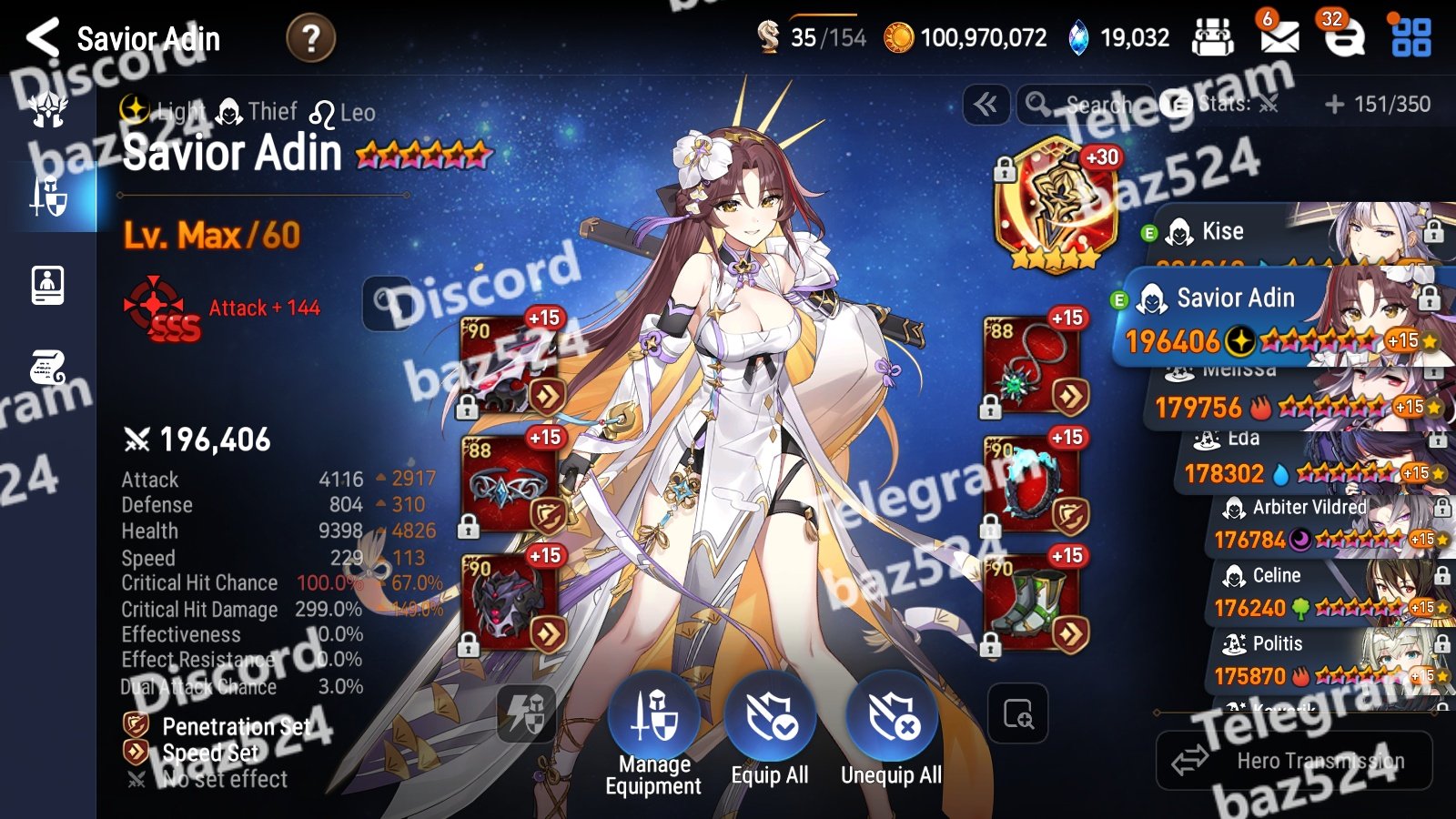1456x819 pixels.
Task: Go back with the arrow button
Action: point(43,38)
